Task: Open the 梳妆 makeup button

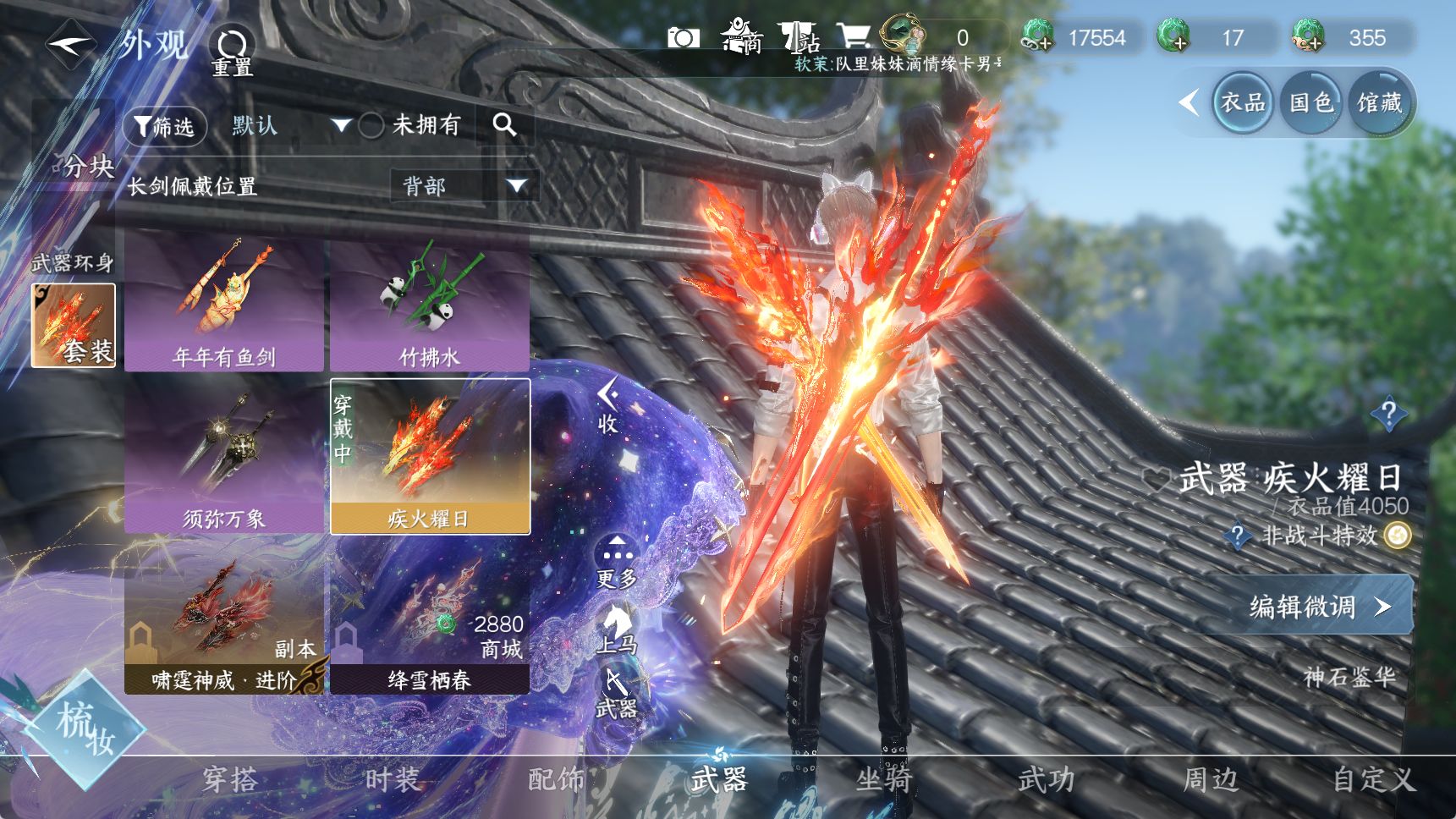Action: click(85, 729)
